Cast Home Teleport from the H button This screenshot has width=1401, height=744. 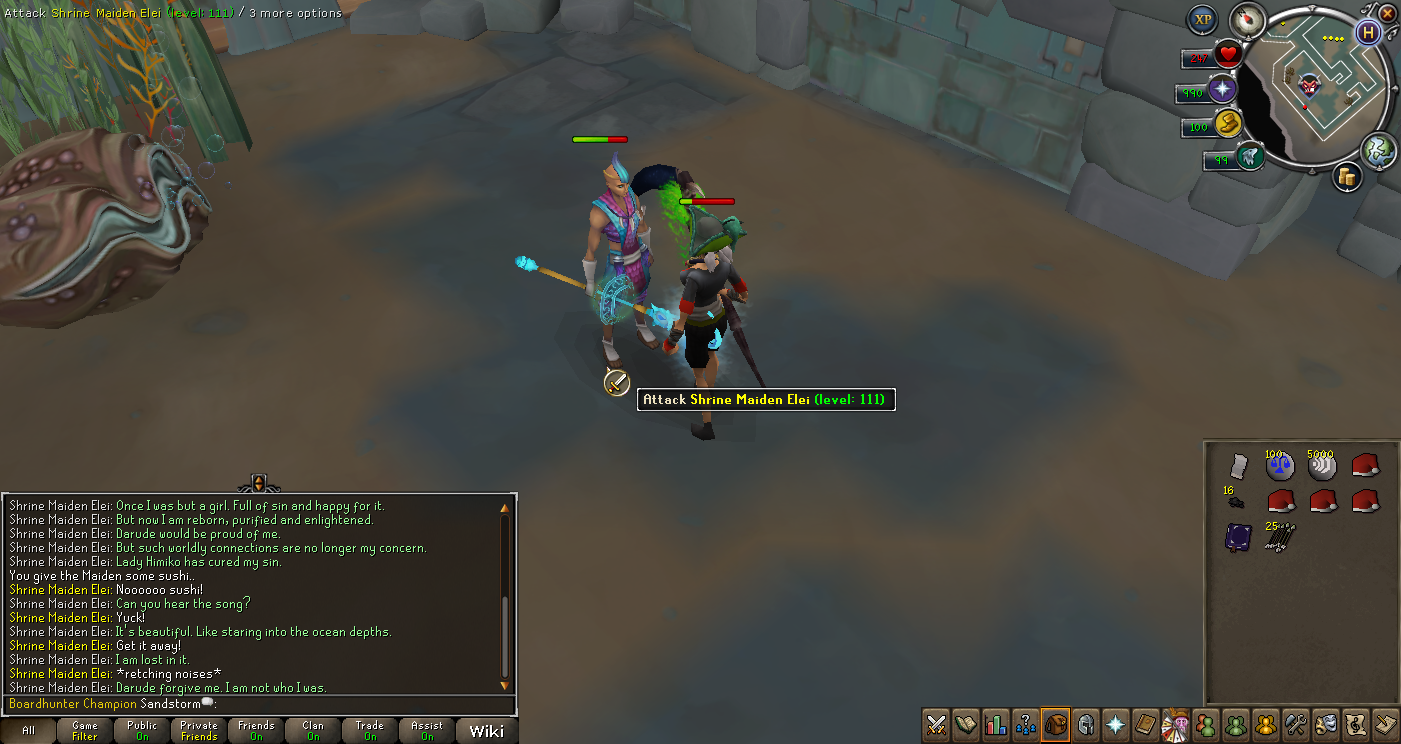(x=1367, y=32)
